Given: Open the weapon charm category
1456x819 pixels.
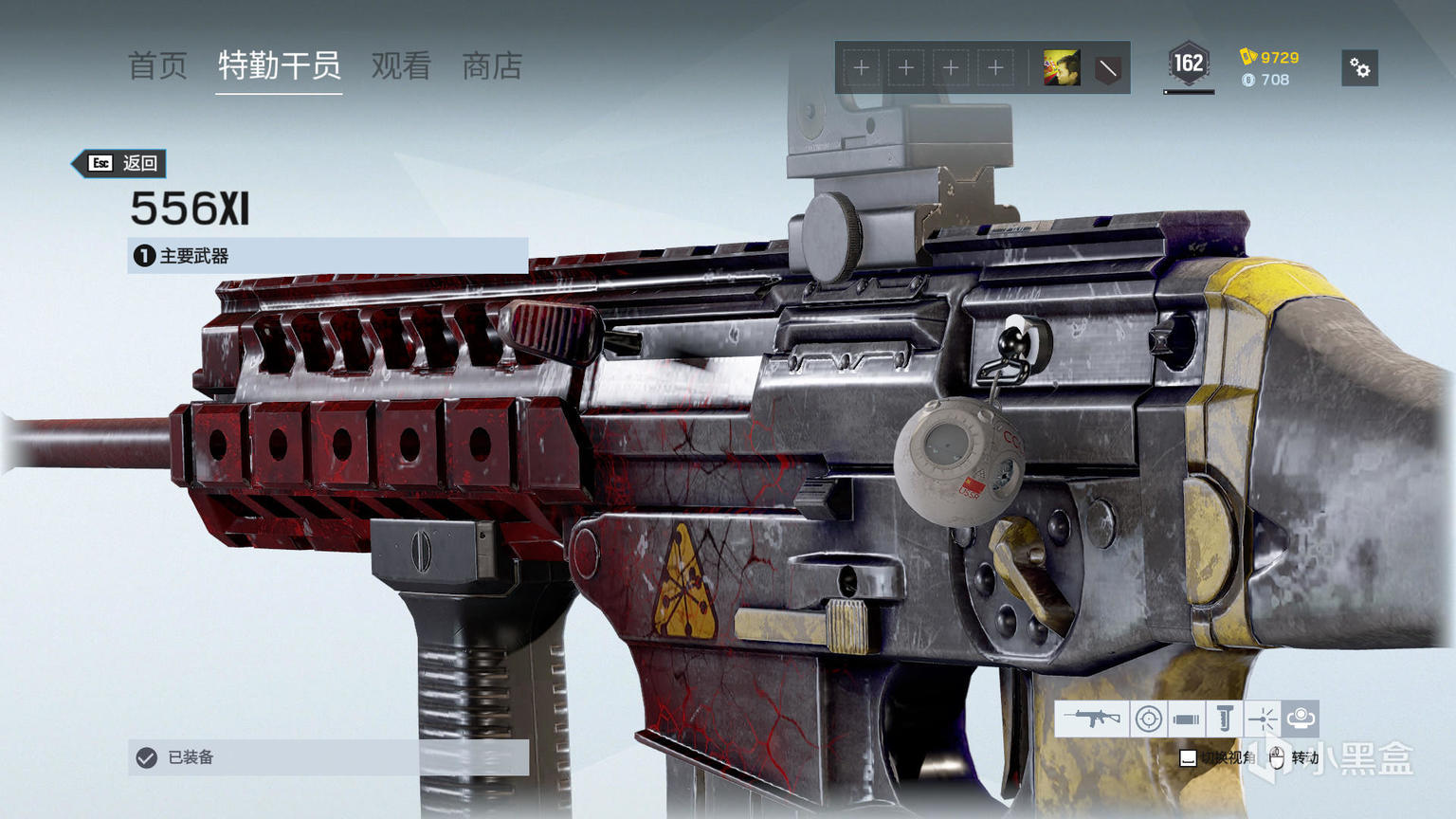Looking at the screenshot, I should (x=1301, y=718).
